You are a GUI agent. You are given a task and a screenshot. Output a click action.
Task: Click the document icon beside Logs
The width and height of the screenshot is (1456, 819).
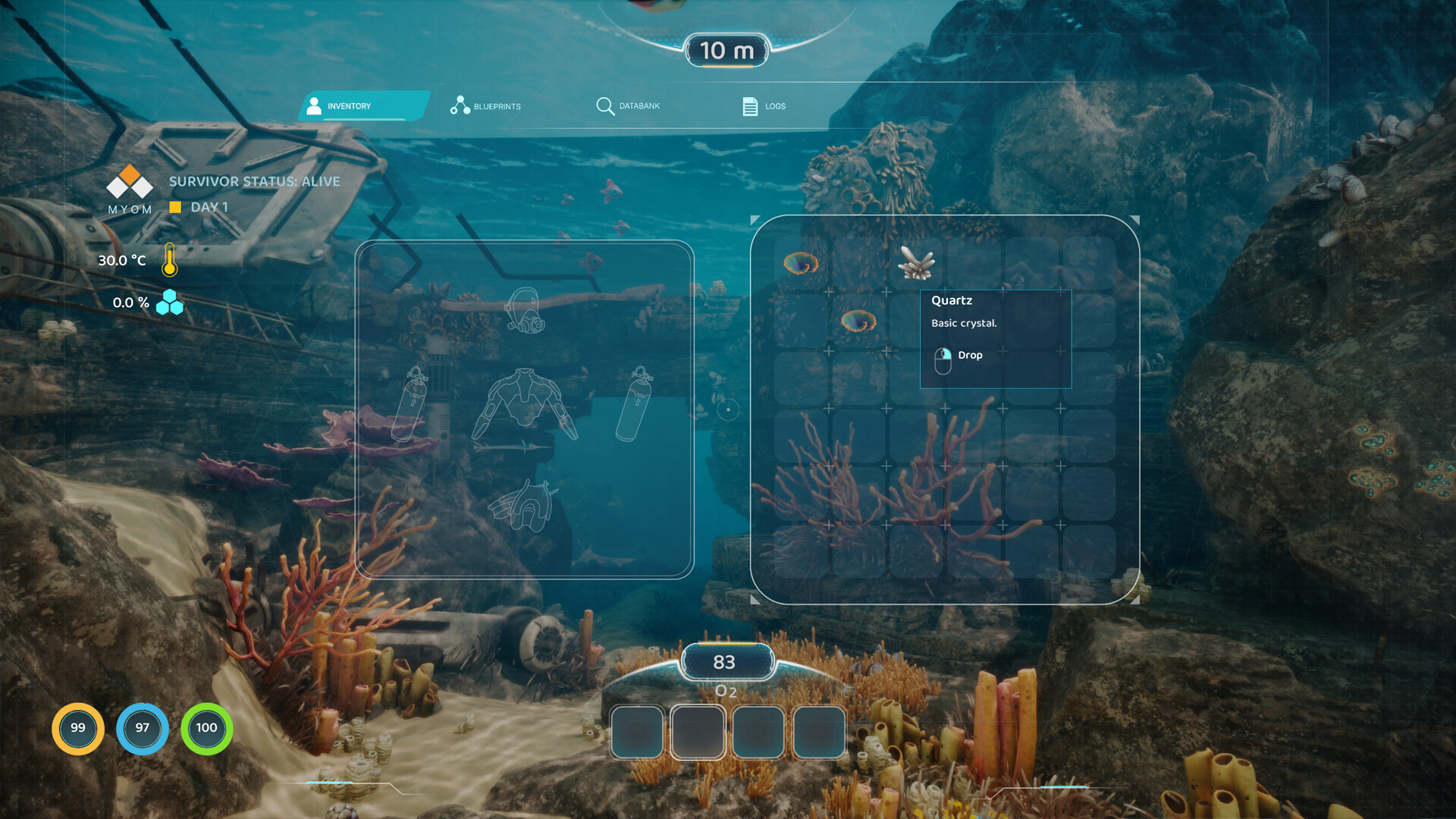[751, 106]
